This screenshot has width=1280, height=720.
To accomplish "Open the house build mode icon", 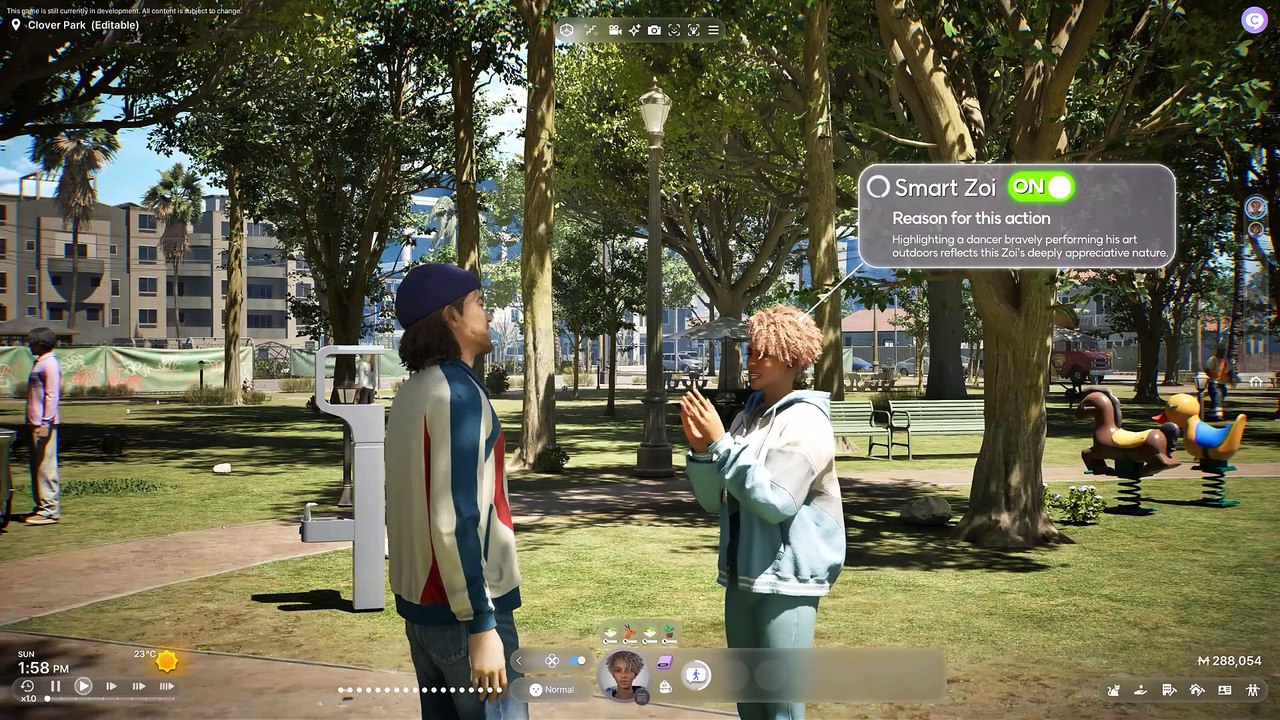I will (1196, 690).
